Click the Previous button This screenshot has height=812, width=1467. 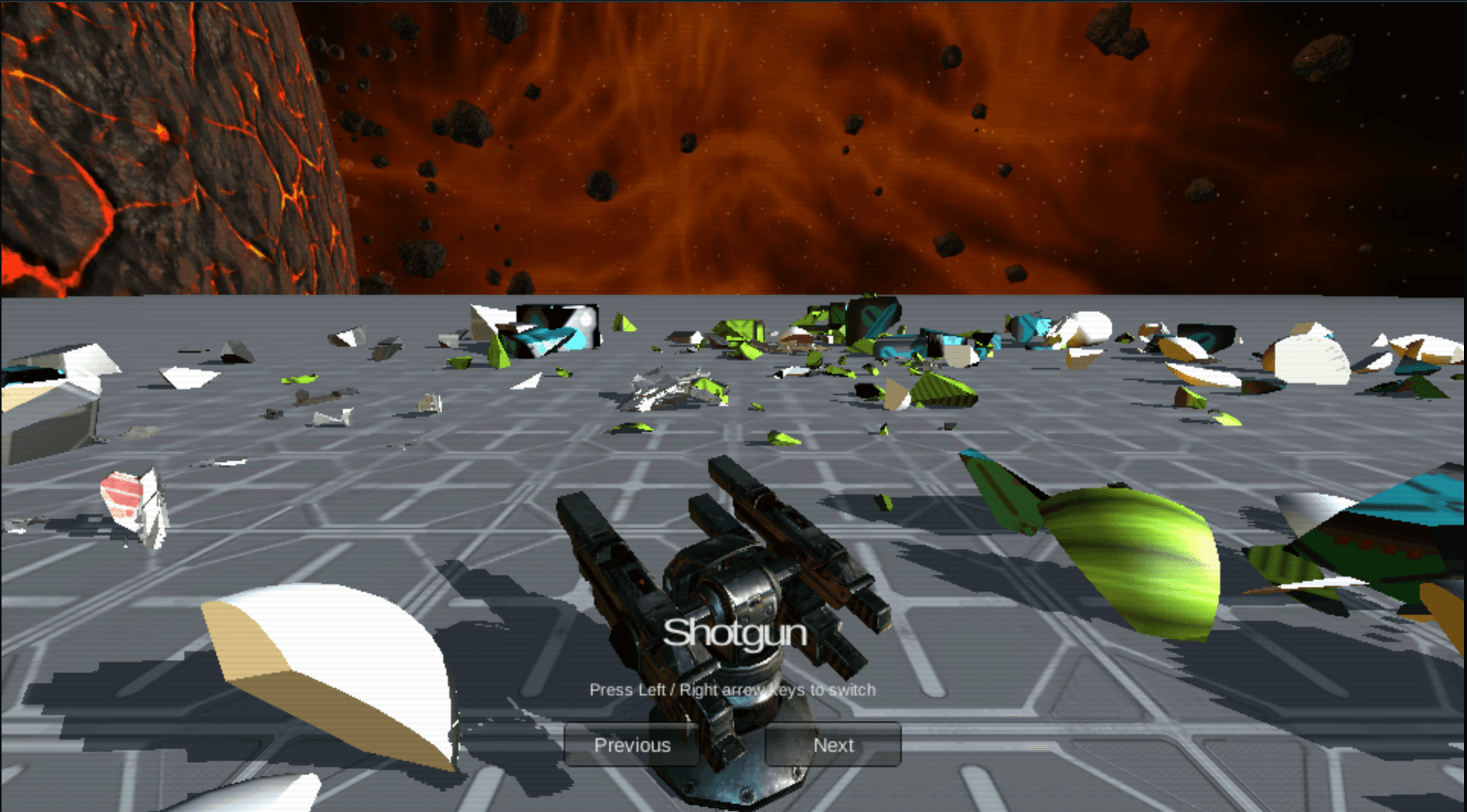pyautogui.click(x=632, y=745)
